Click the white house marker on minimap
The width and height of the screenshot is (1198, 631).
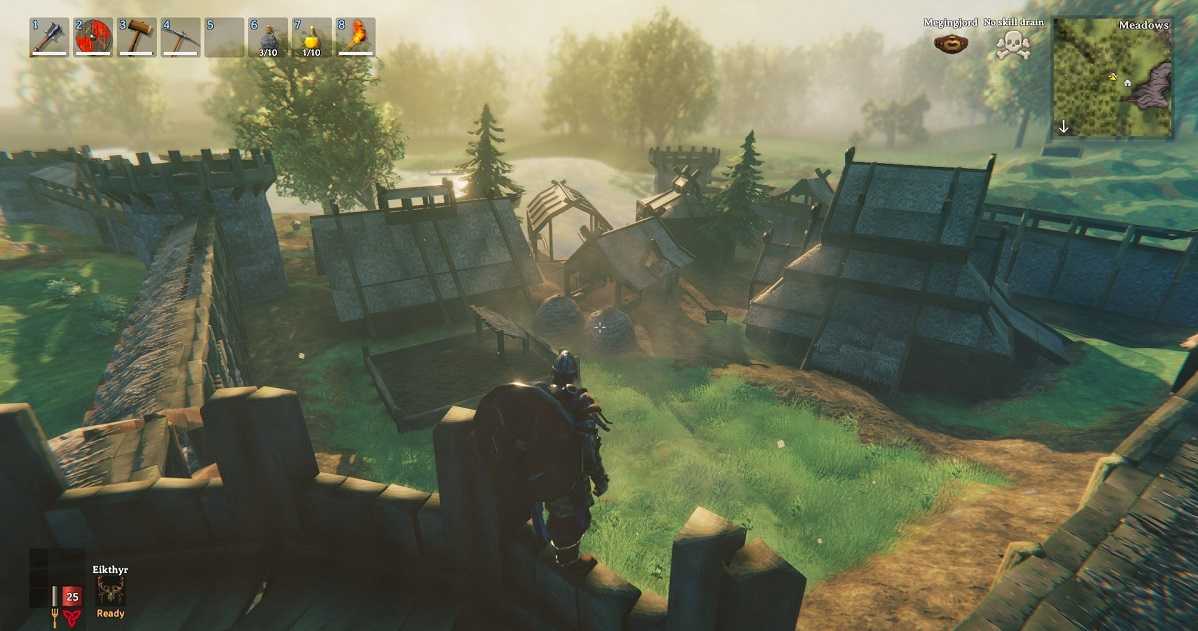click(1127, 83)
